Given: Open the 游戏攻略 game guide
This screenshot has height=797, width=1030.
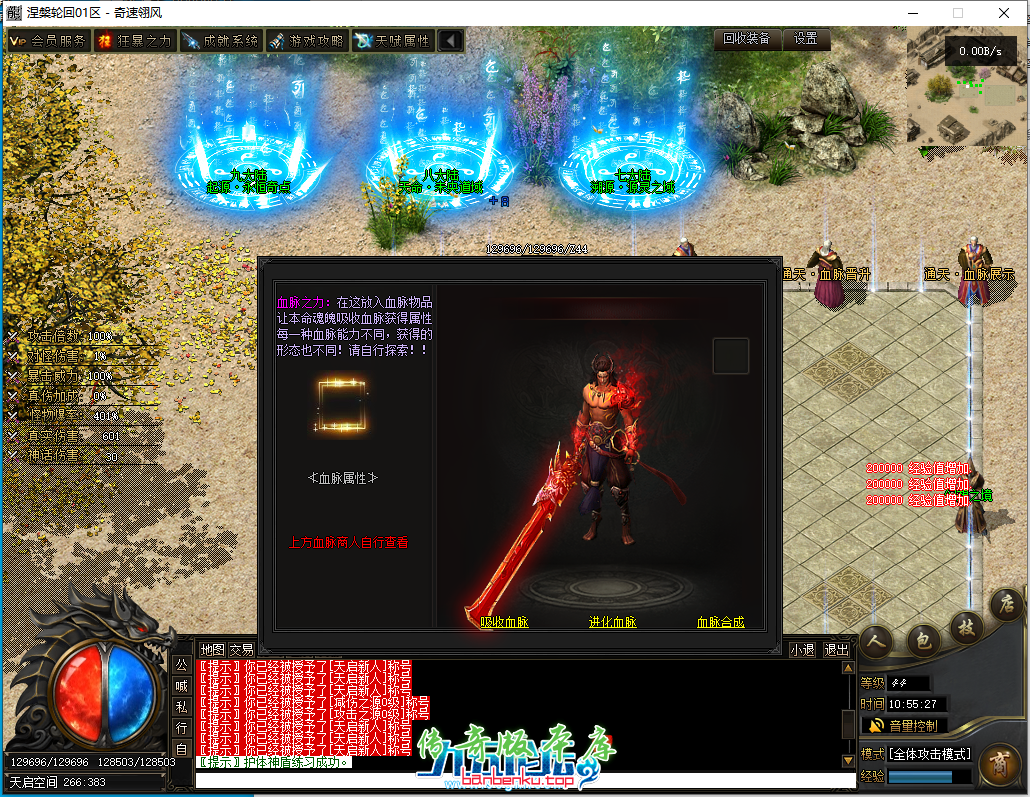Looking at the screenshot, I should pyautogui.click(x=307, y=41).
